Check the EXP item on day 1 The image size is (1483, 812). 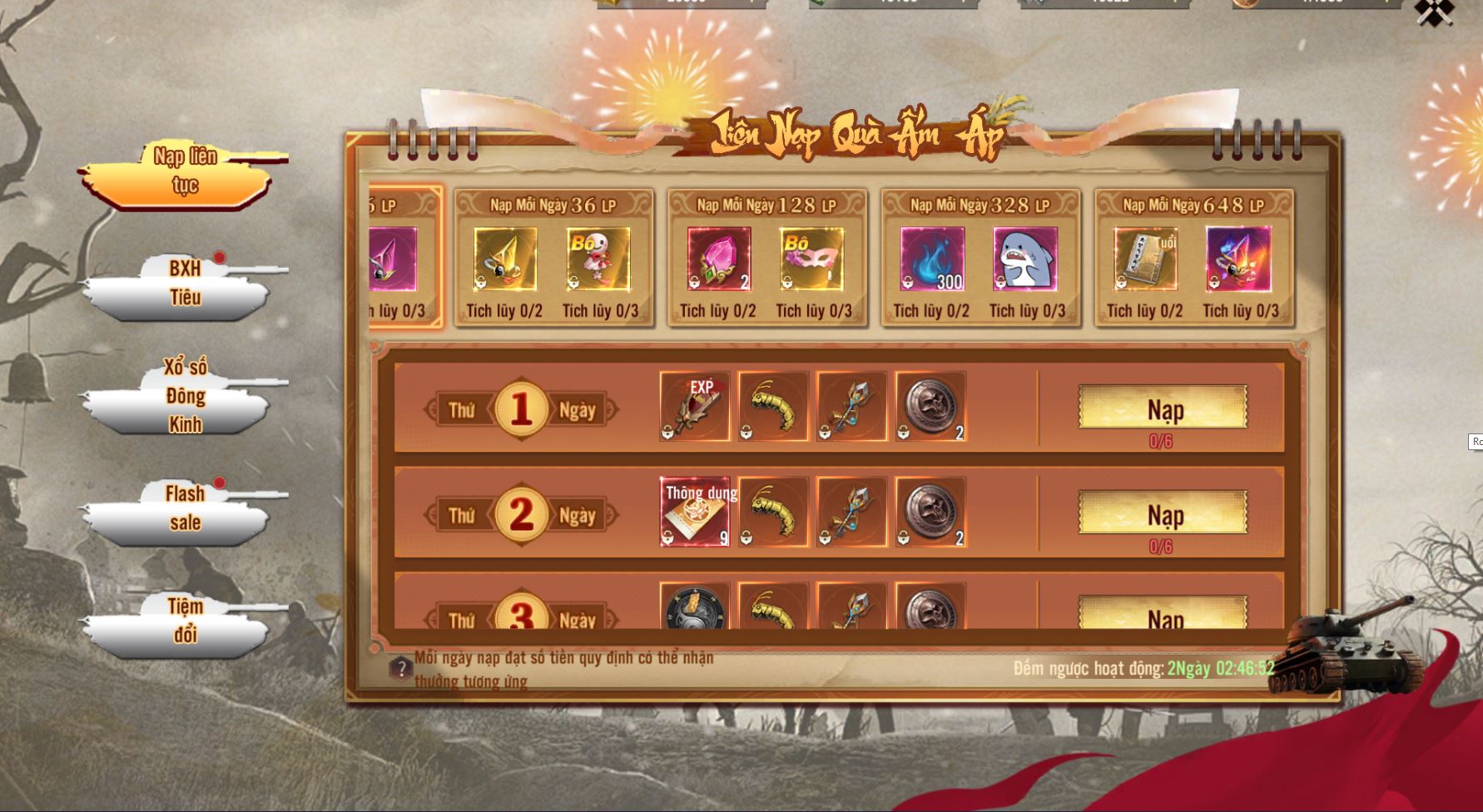click(x=695, y=406)
